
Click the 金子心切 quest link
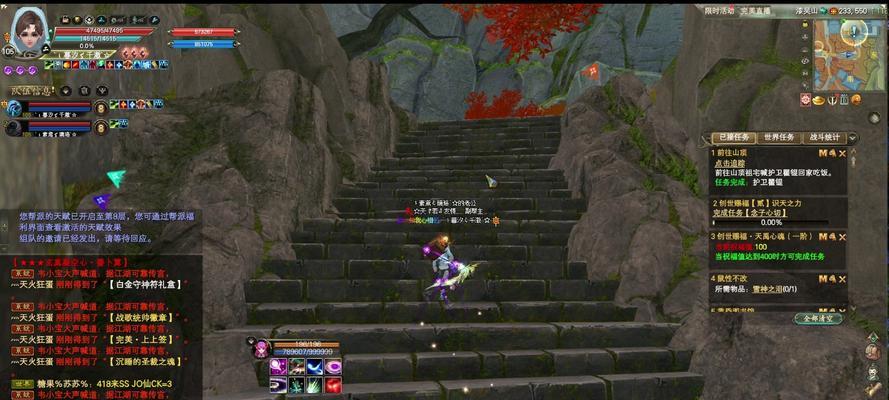click(x=776, y=213)
